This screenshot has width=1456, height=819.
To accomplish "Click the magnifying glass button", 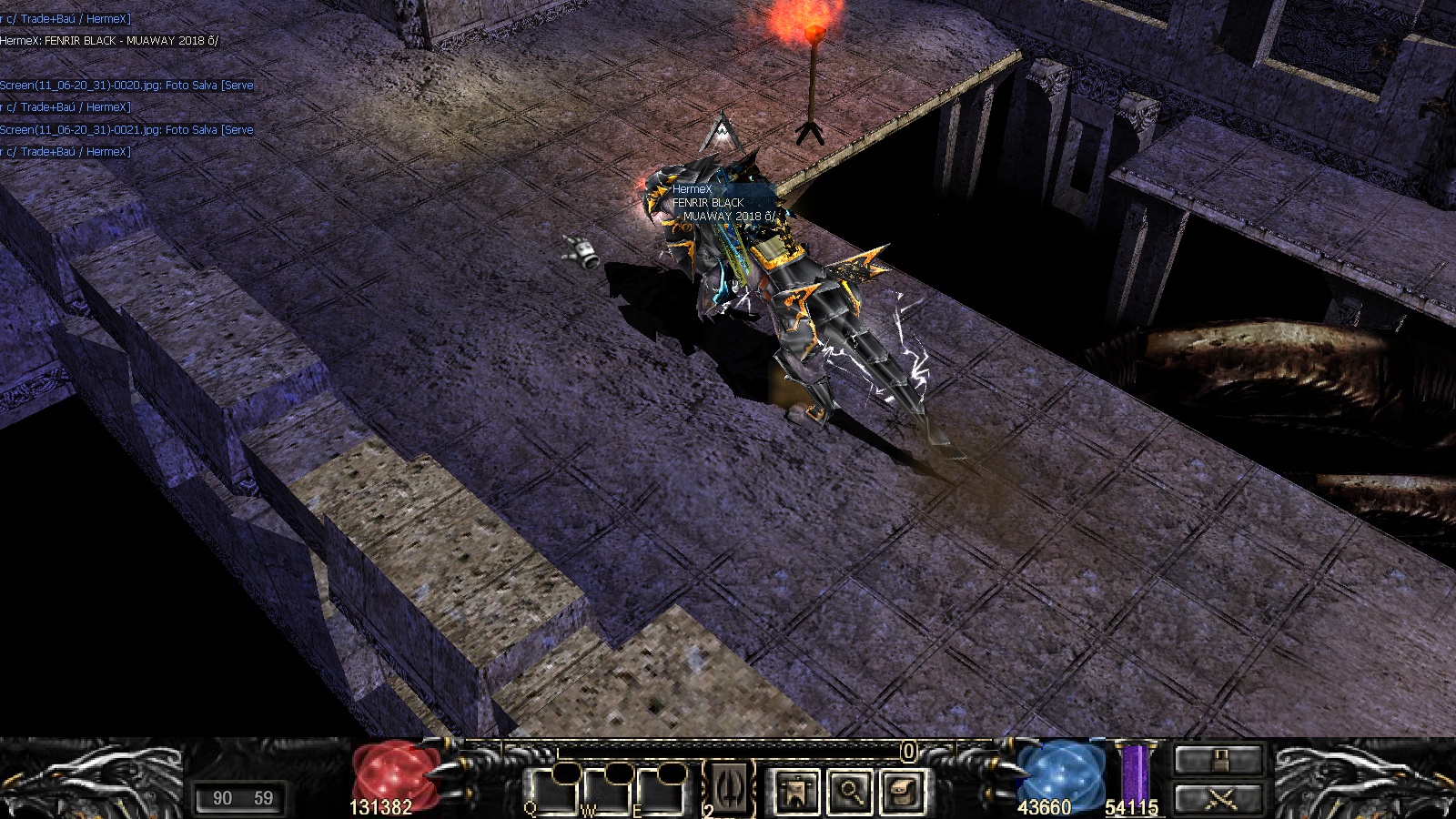I will [850, 791].
